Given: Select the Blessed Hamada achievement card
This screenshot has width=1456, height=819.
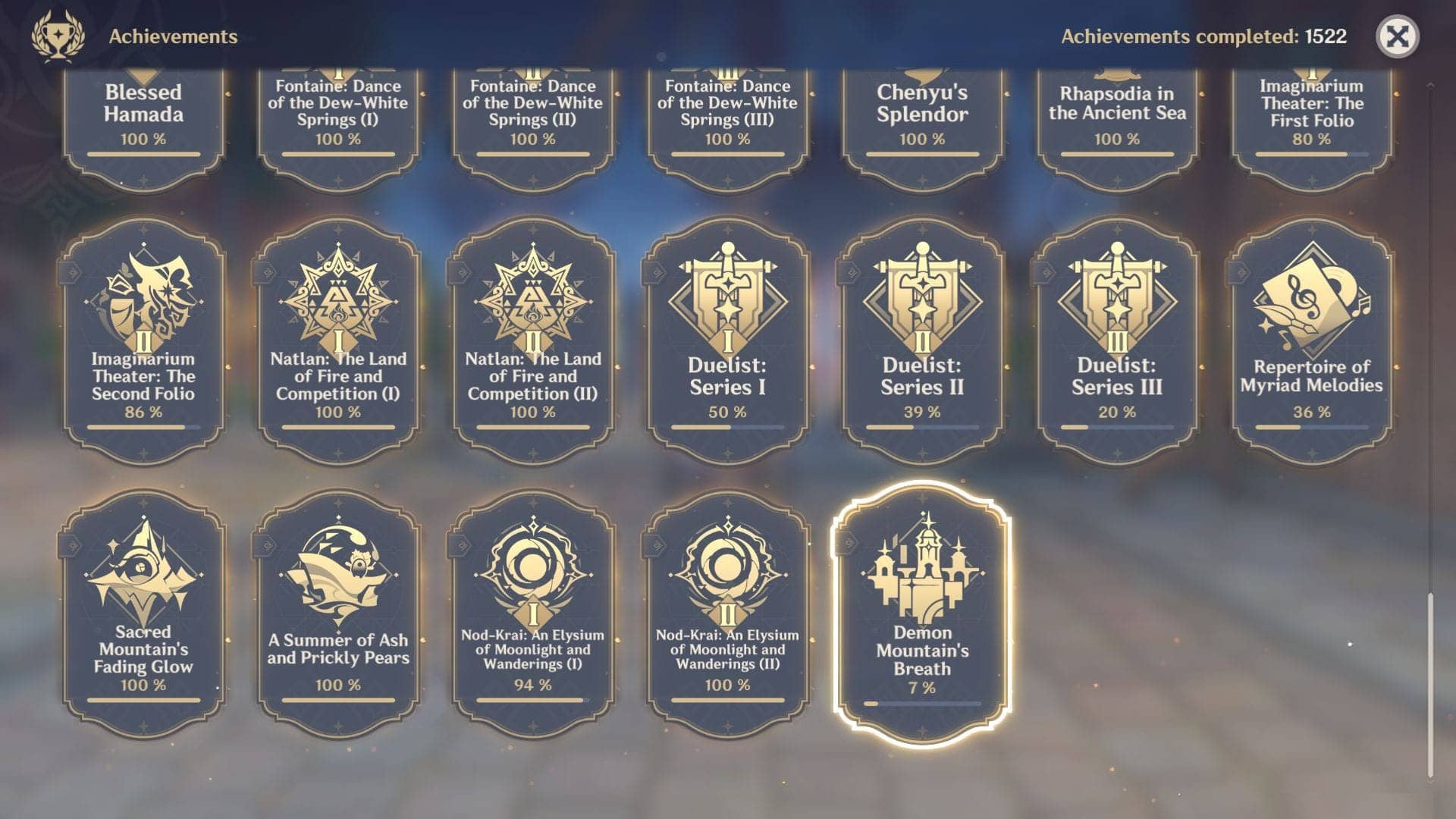Looking at the screenshot, I should click(x=143, y=114).
